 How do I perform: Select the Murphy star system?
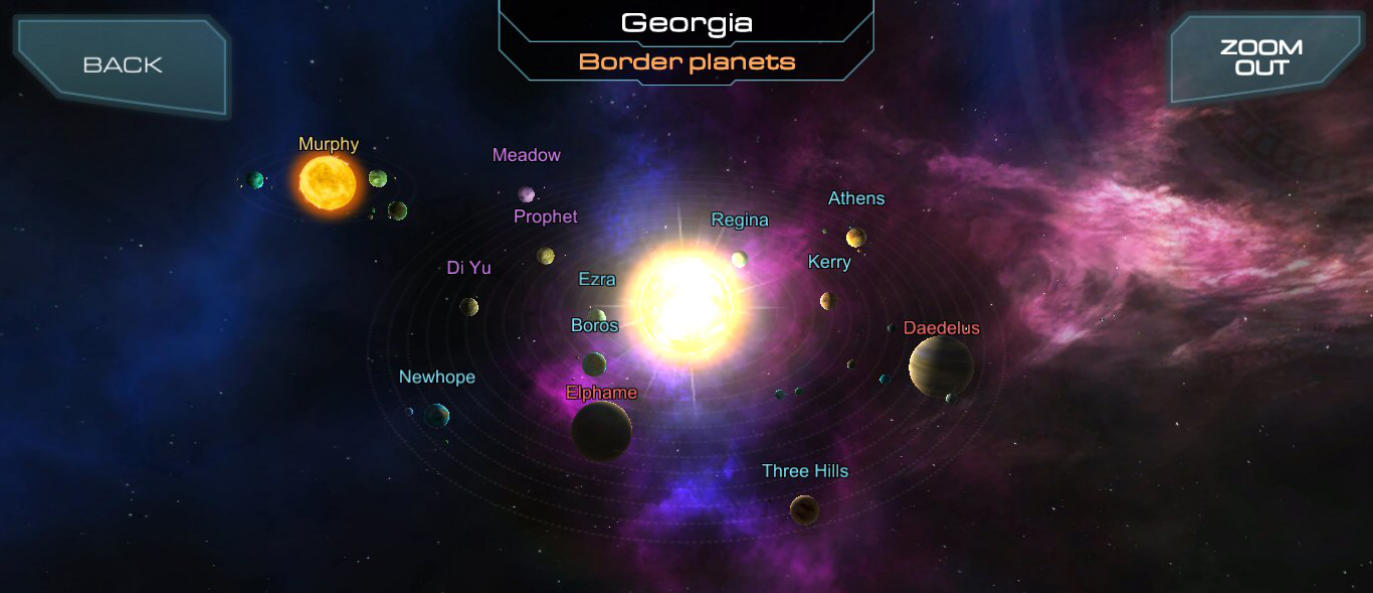point(327,182)
